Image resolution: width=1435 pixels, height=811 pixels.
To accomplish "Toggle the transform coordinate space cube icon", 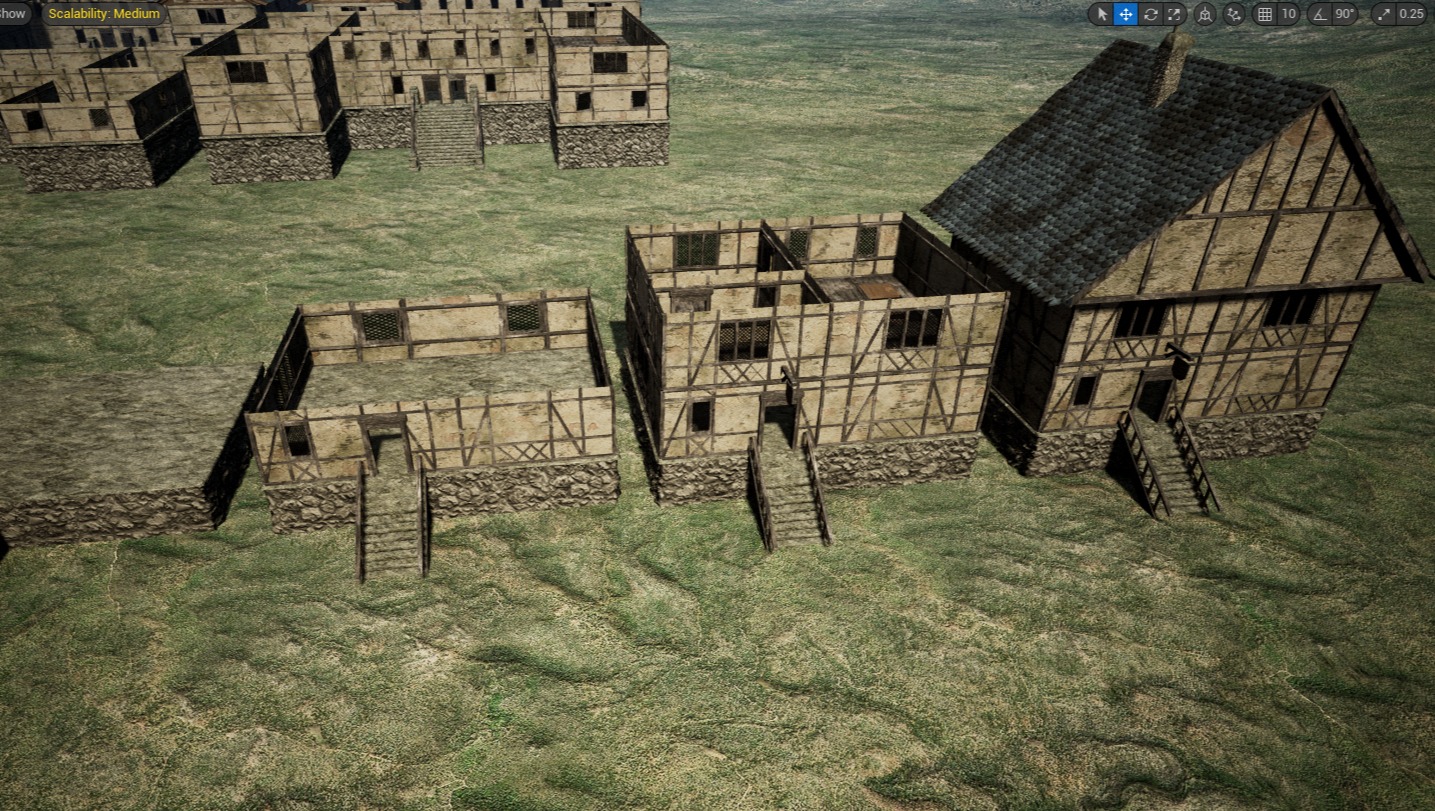I will pos(1206,14).
